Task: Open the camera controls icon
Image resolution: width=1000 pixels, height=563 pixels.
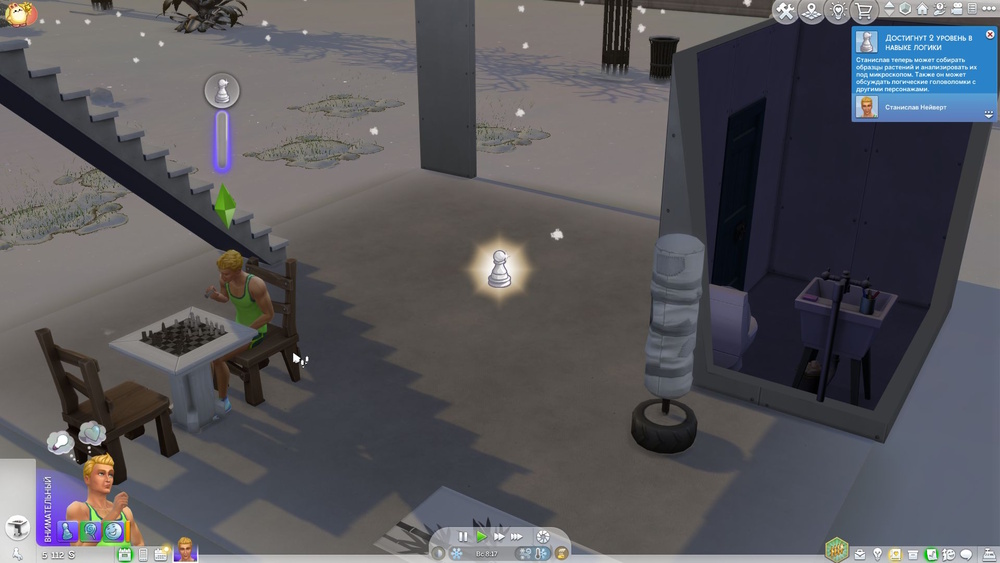Action: [x=955, y=9]
